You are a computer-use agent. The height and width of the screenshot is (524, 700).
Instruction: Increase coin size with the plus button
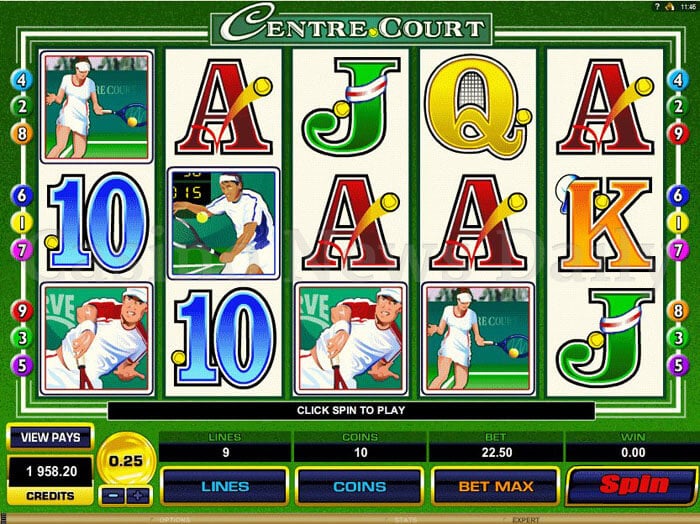coord(138,495)
